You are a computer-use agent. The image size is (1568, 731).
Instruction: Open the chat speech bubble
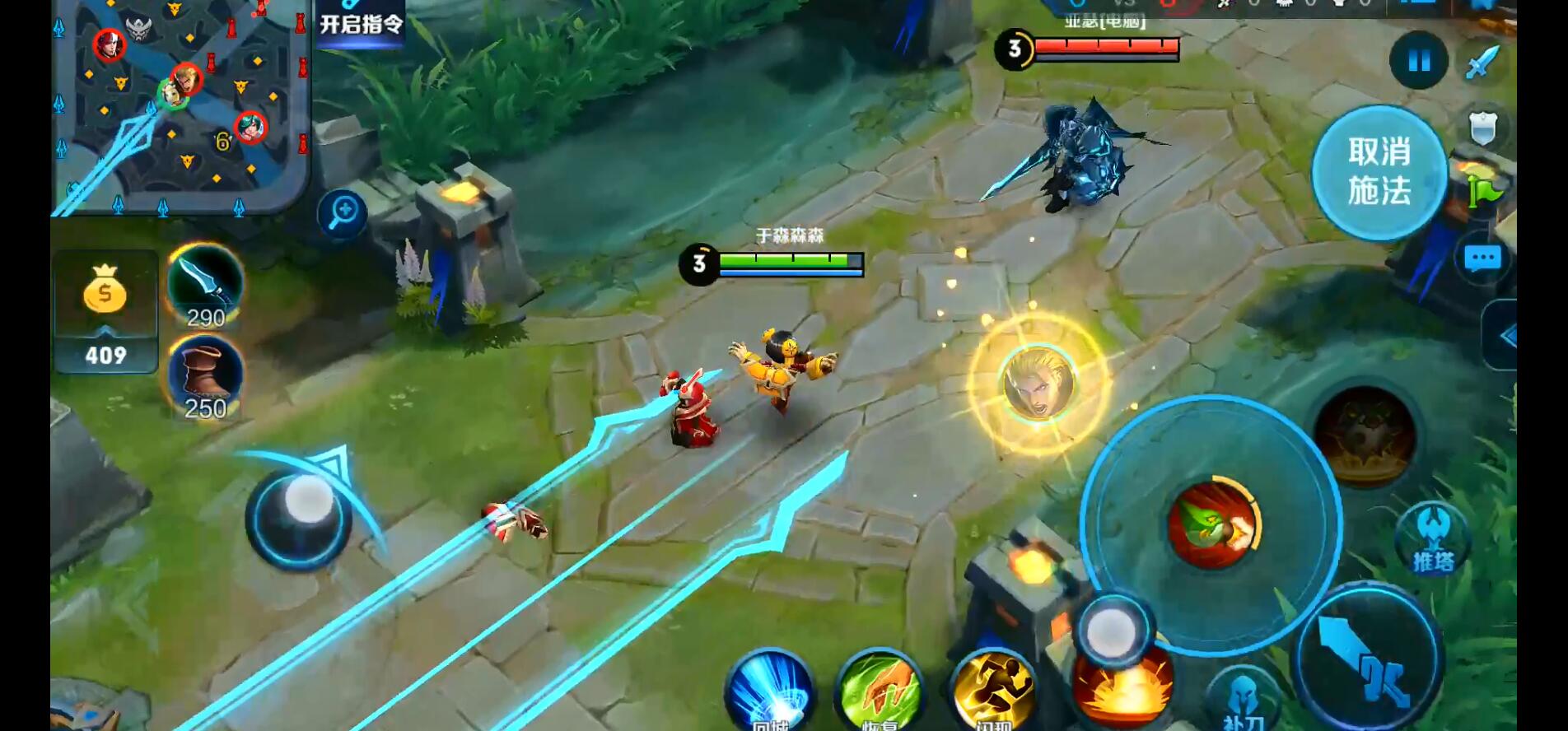click(x=1482, y=259)
